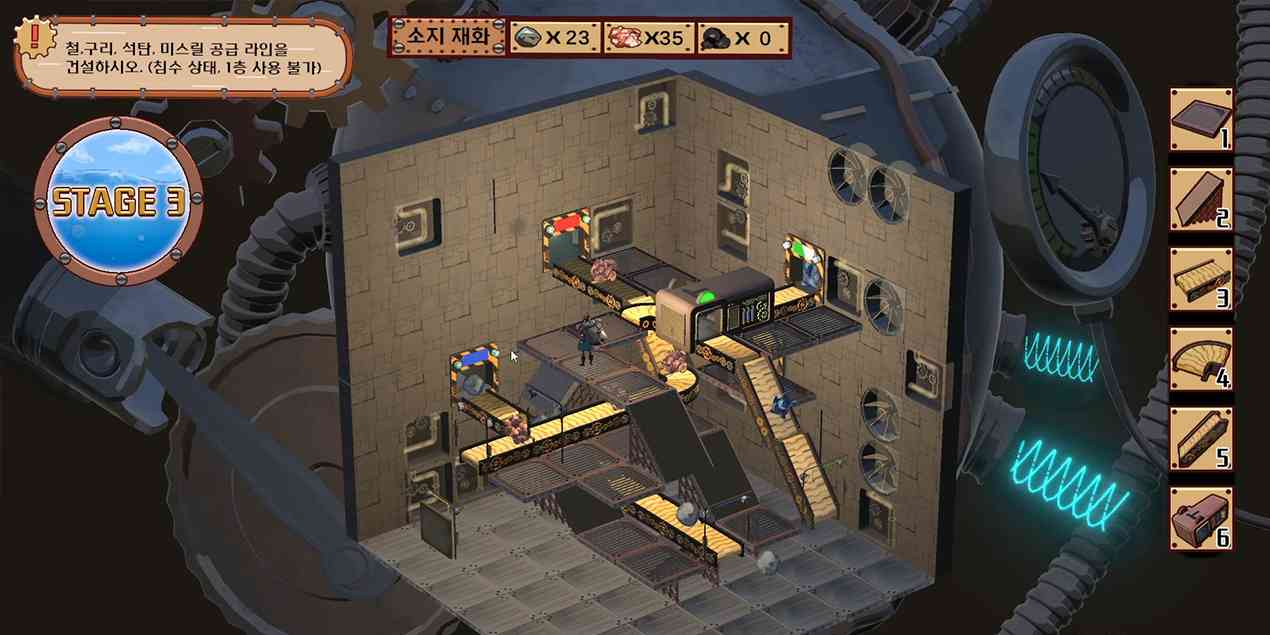Select the processing machine build slot
Viewport: 1270px width, 635px height.
pos(1201,519)
